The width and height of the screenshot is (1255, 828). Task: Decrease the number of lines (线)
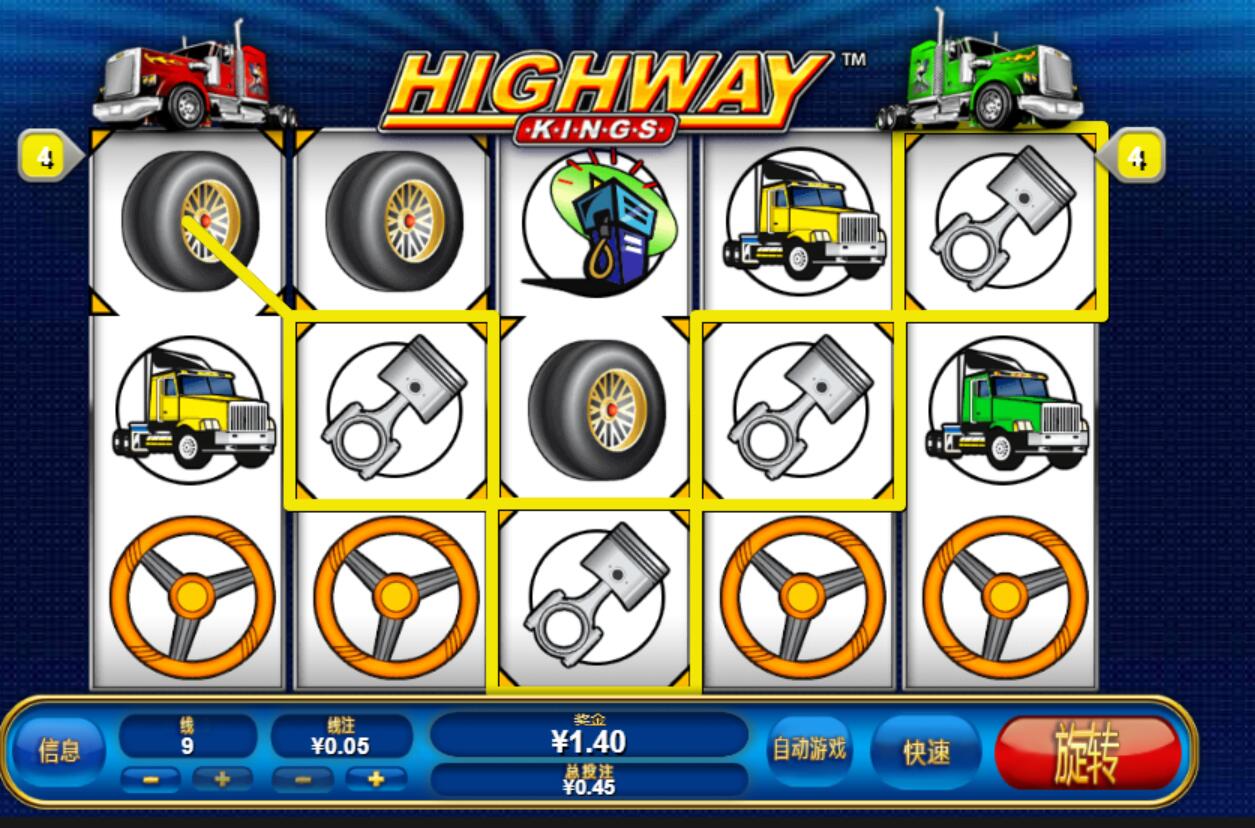point(151,779)
